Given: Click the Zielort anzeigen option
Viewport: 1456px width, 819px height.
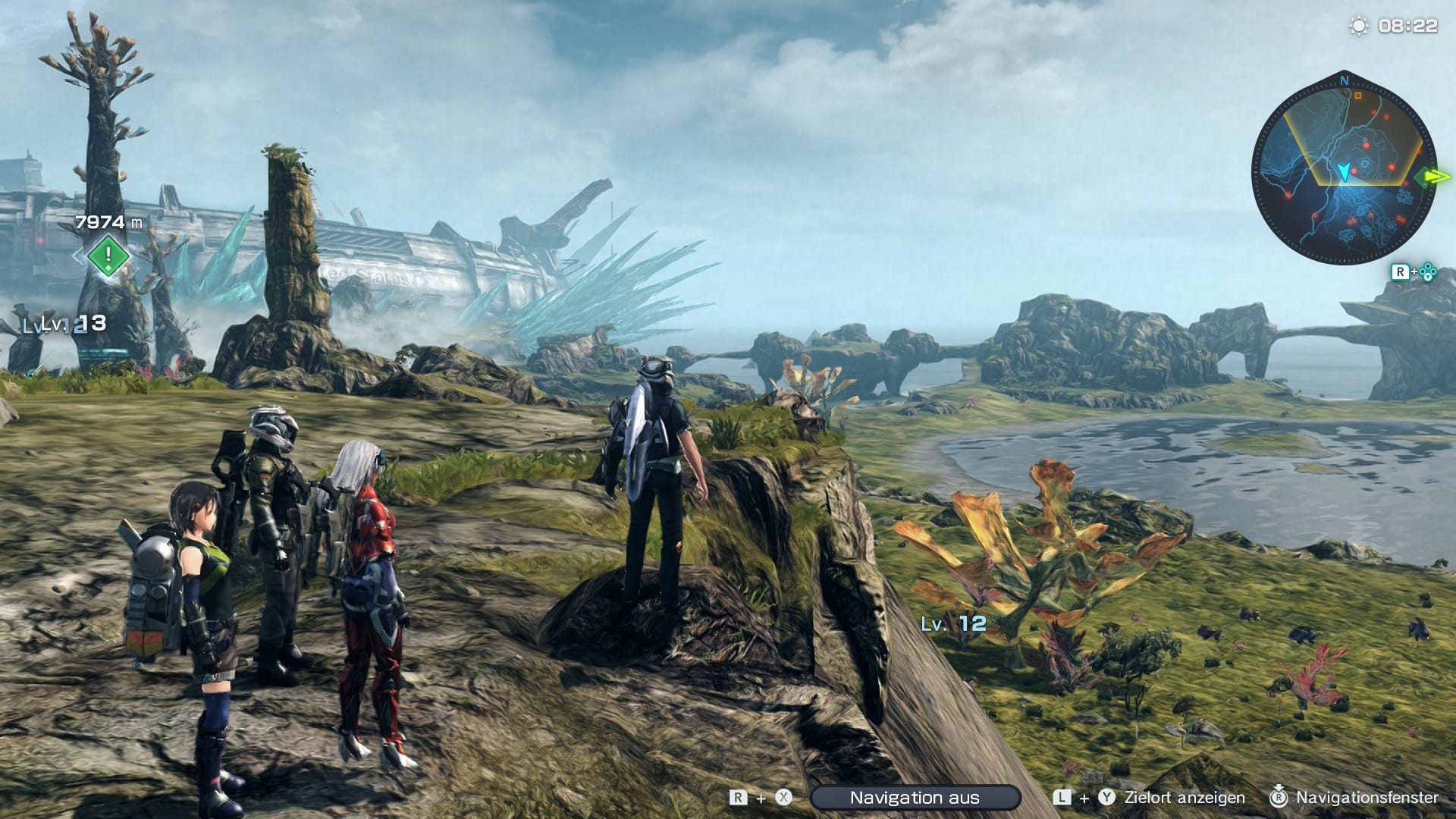Looking at the screenshot, I should (x=1184, y=798).
